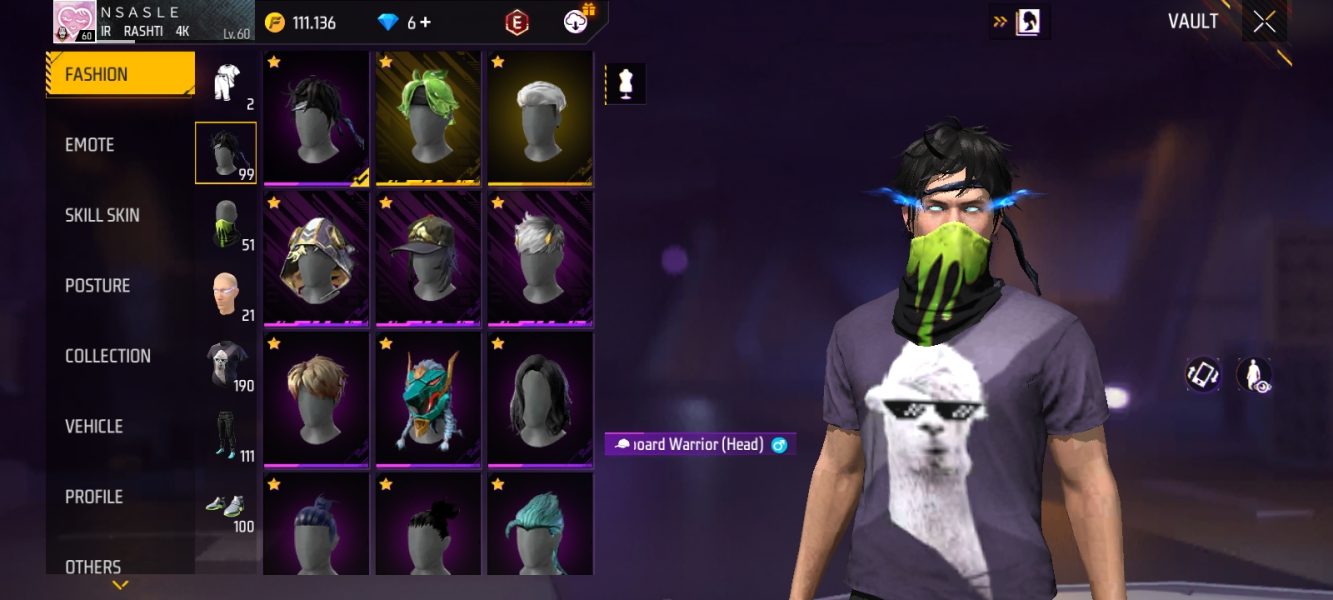Select the teal dragon helmet
This screenshot has height=600, width=1333.
click(x=428, y=399)
